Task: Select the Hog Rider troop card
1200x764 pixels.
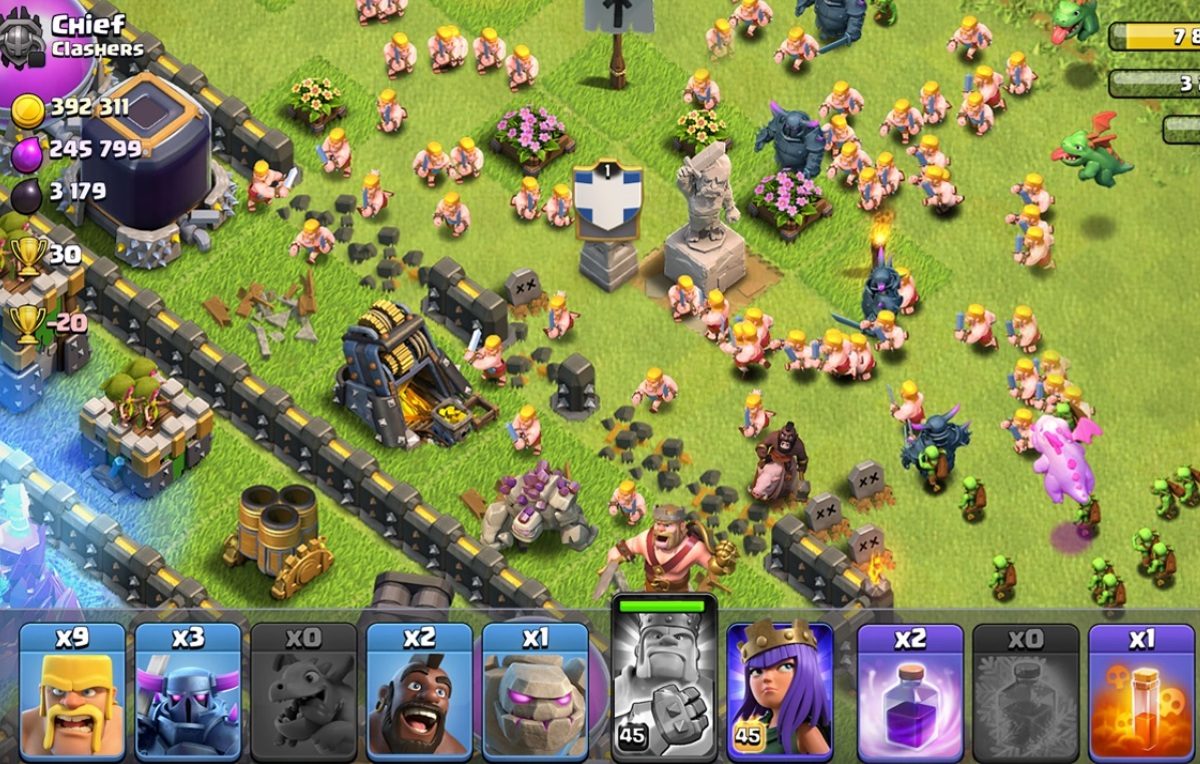Action: click(419, 691)
